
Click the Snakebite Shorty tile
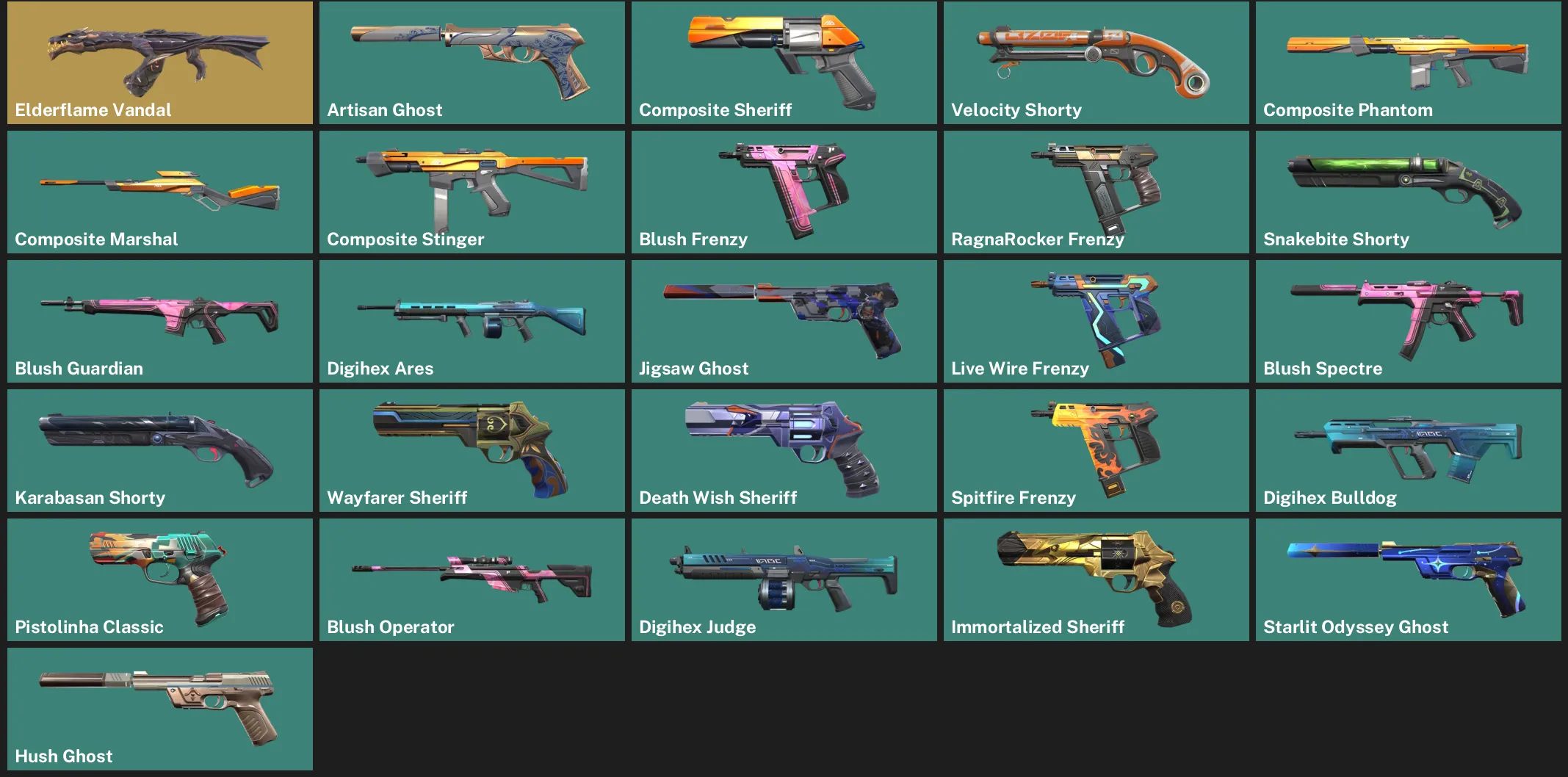tap(1406, 192)
